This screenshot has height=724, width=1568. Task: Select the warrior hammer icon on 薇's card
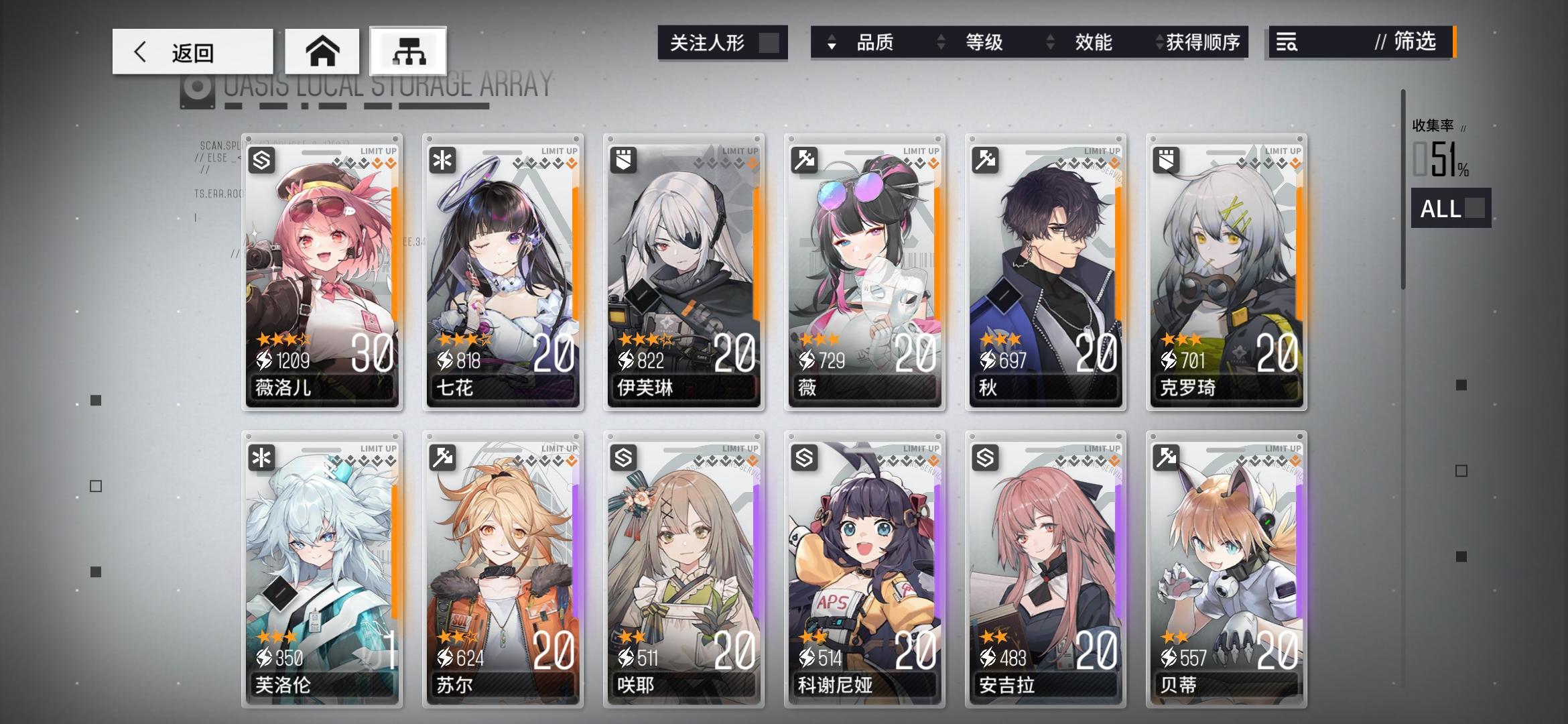point(805,160)
